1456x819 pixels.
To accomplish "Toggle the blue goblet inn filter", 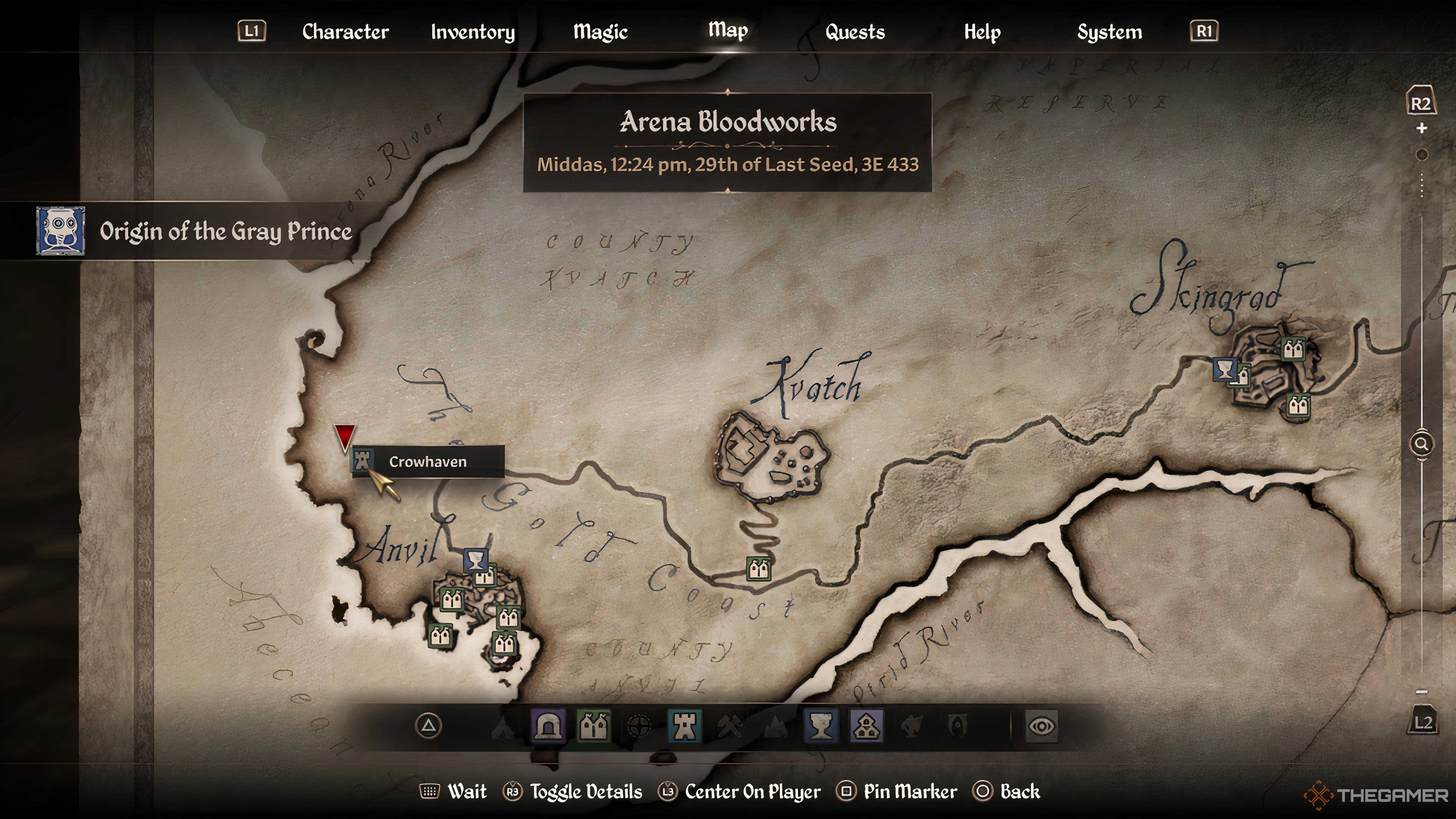I will coord(821,726).
